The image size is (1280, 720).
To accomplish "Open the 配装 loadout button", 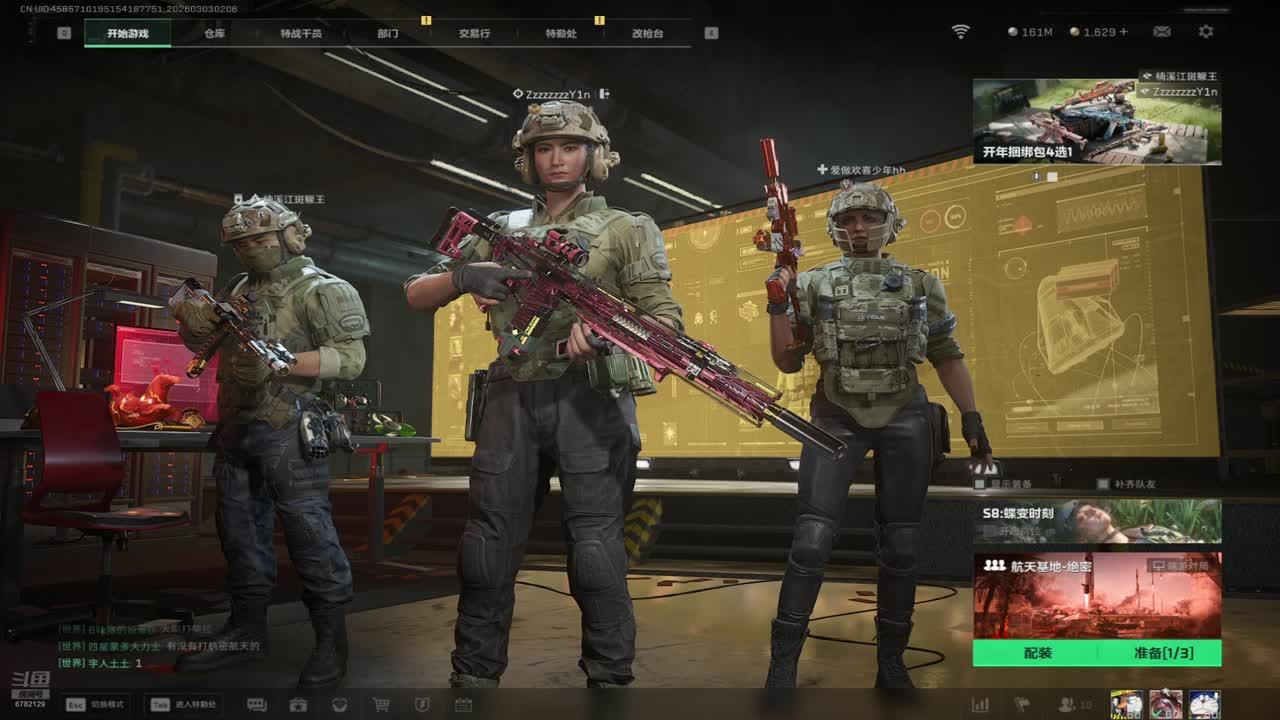I will [x=1037, y=653].
